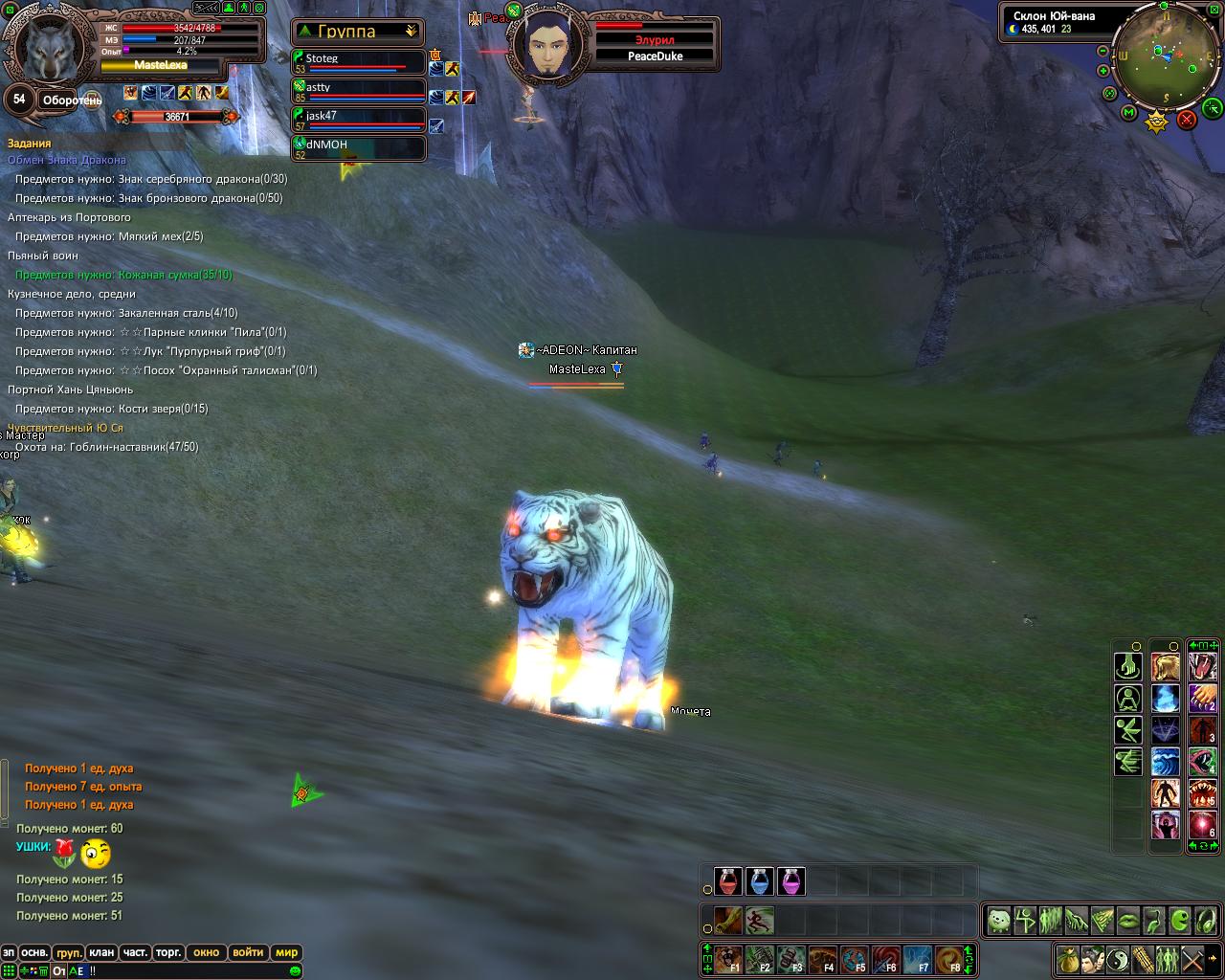The width and height of the screenshot is (1225, 980).
Task: Use the purple potion slot
Action: [791, 881]
